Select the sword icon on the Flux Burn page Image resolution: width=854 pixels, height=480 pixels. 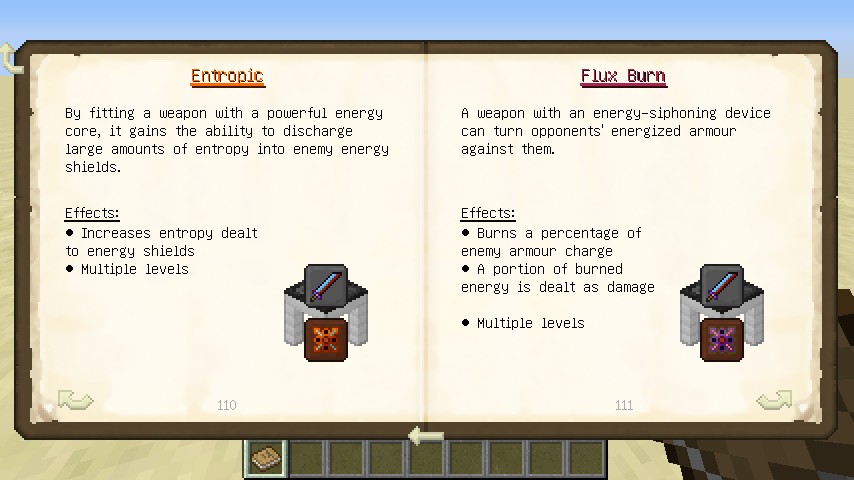coord(721,285)
